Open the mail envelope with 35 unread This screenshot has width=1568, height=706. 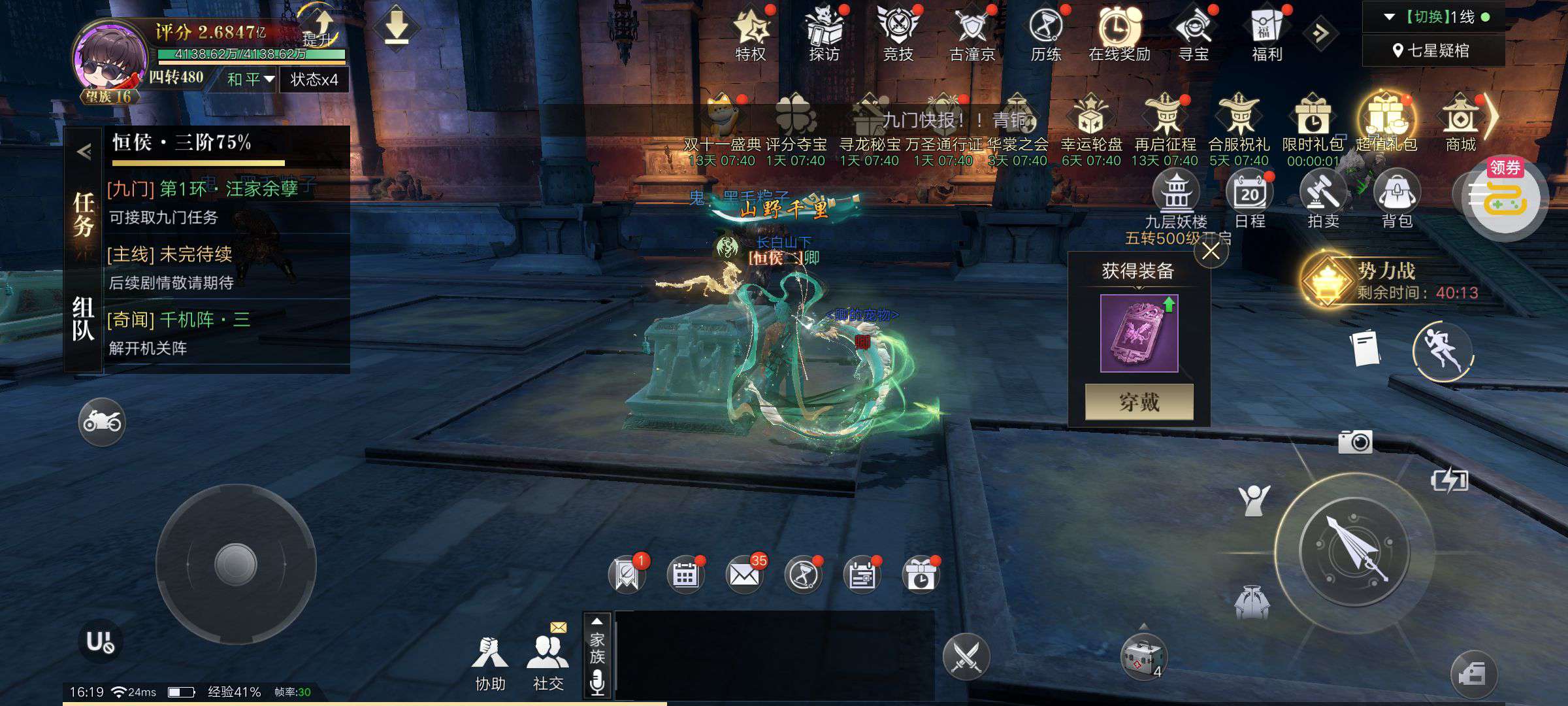pos(744,575)
